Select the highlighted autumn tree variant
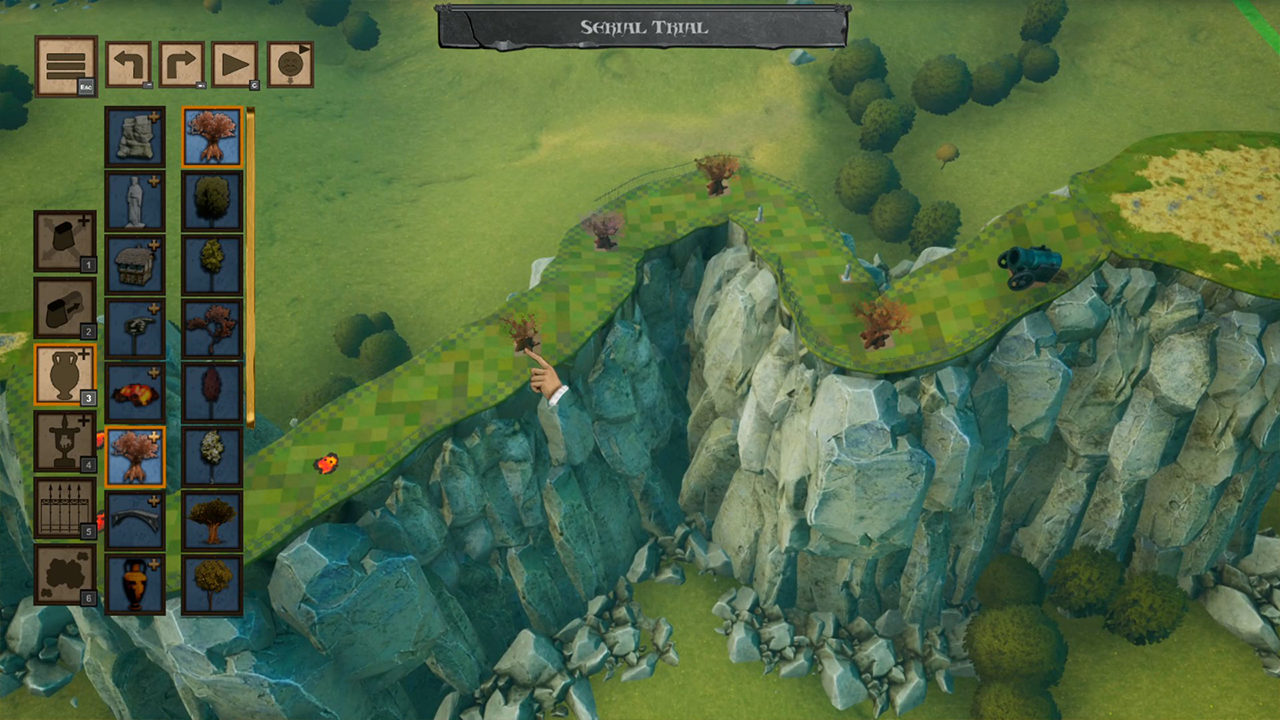 click(212, 137)
